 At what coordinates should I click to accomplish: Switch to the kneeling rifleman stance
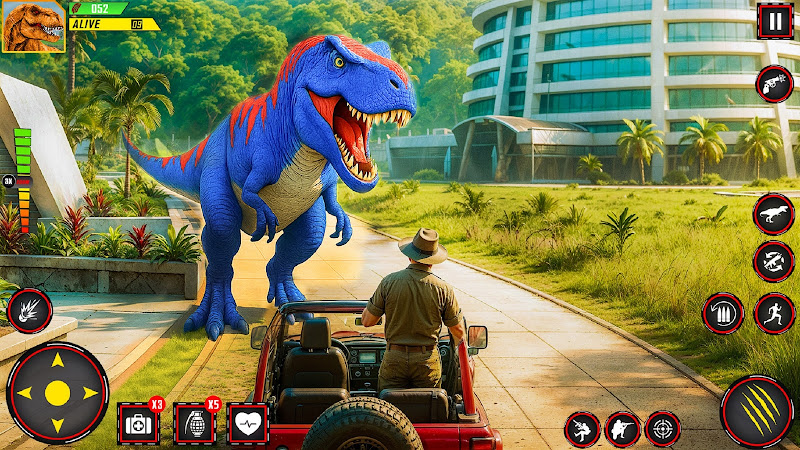point(622,429)
